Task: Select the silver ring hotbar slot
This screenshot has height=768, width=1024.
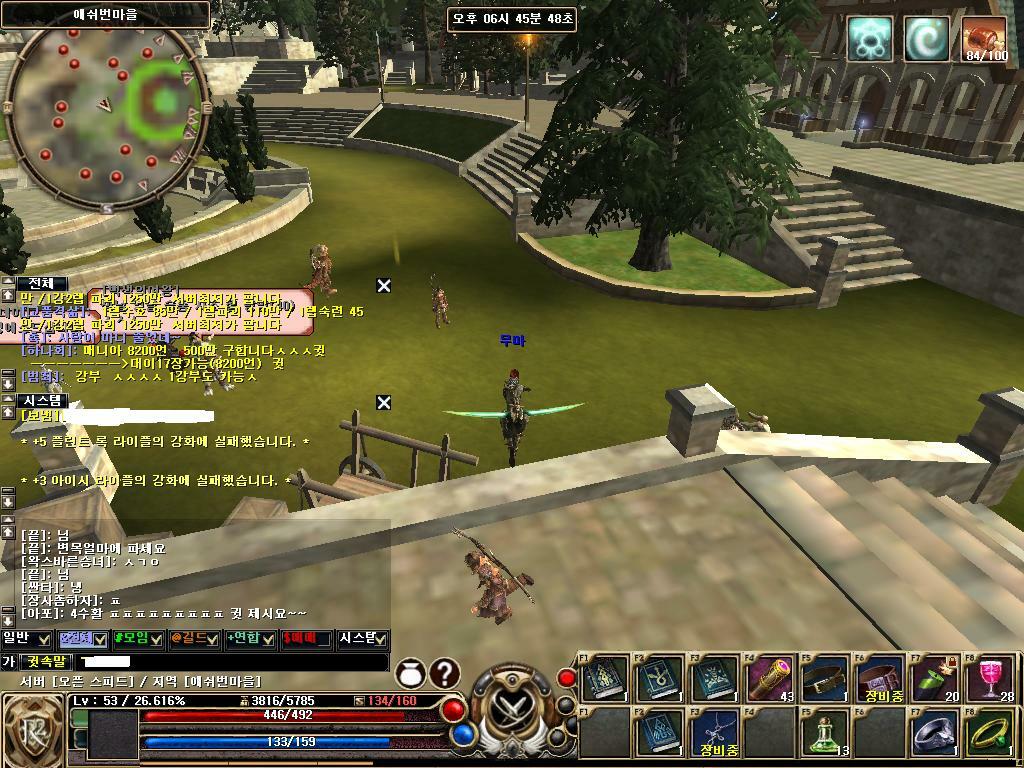Action: [935, 734]
